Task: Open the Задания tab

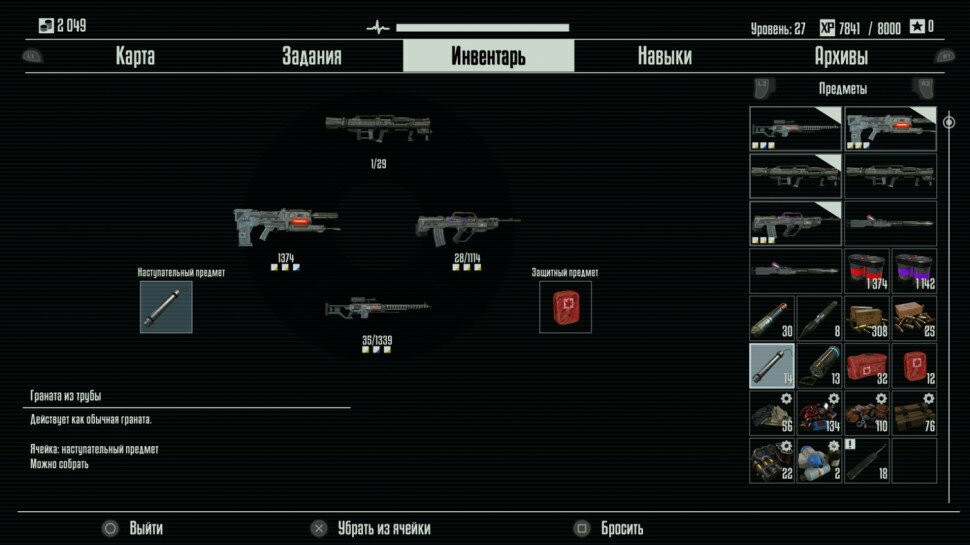Action: click(311, 56)
